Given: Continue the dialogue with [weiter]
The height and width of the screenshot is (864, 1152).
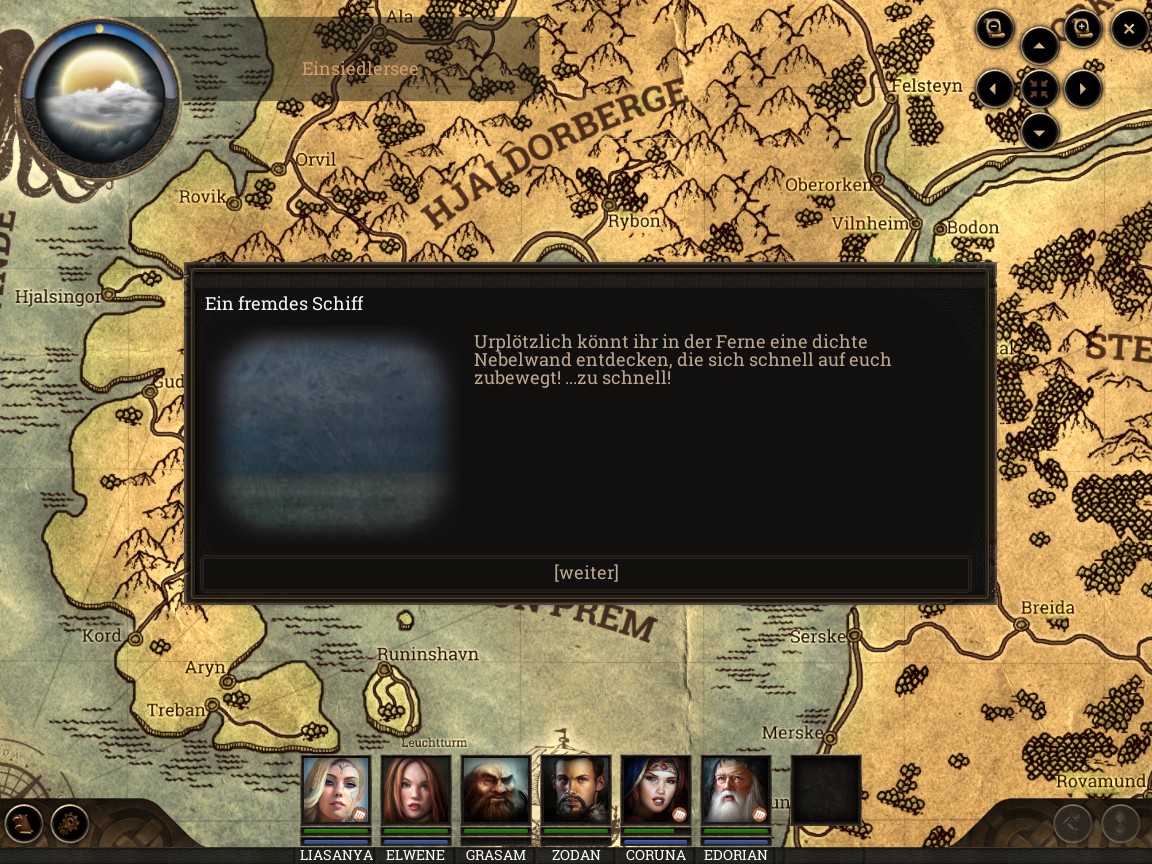Looking at the screenshot, I should click(586, 573).
